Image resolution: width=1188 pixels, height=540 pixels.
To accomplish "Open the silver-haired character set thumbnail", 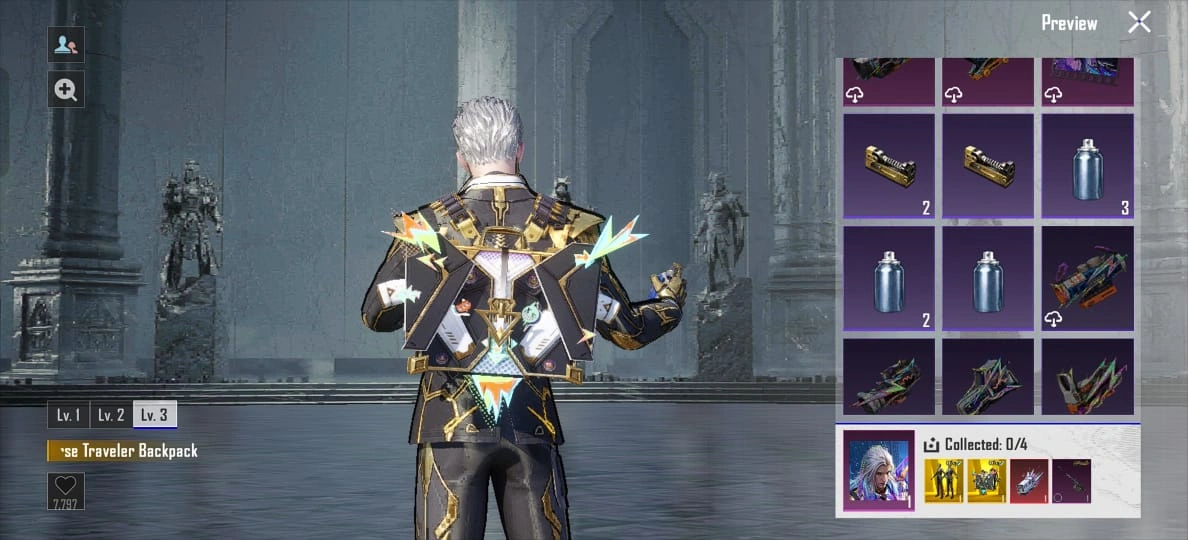I will point(879,471).
